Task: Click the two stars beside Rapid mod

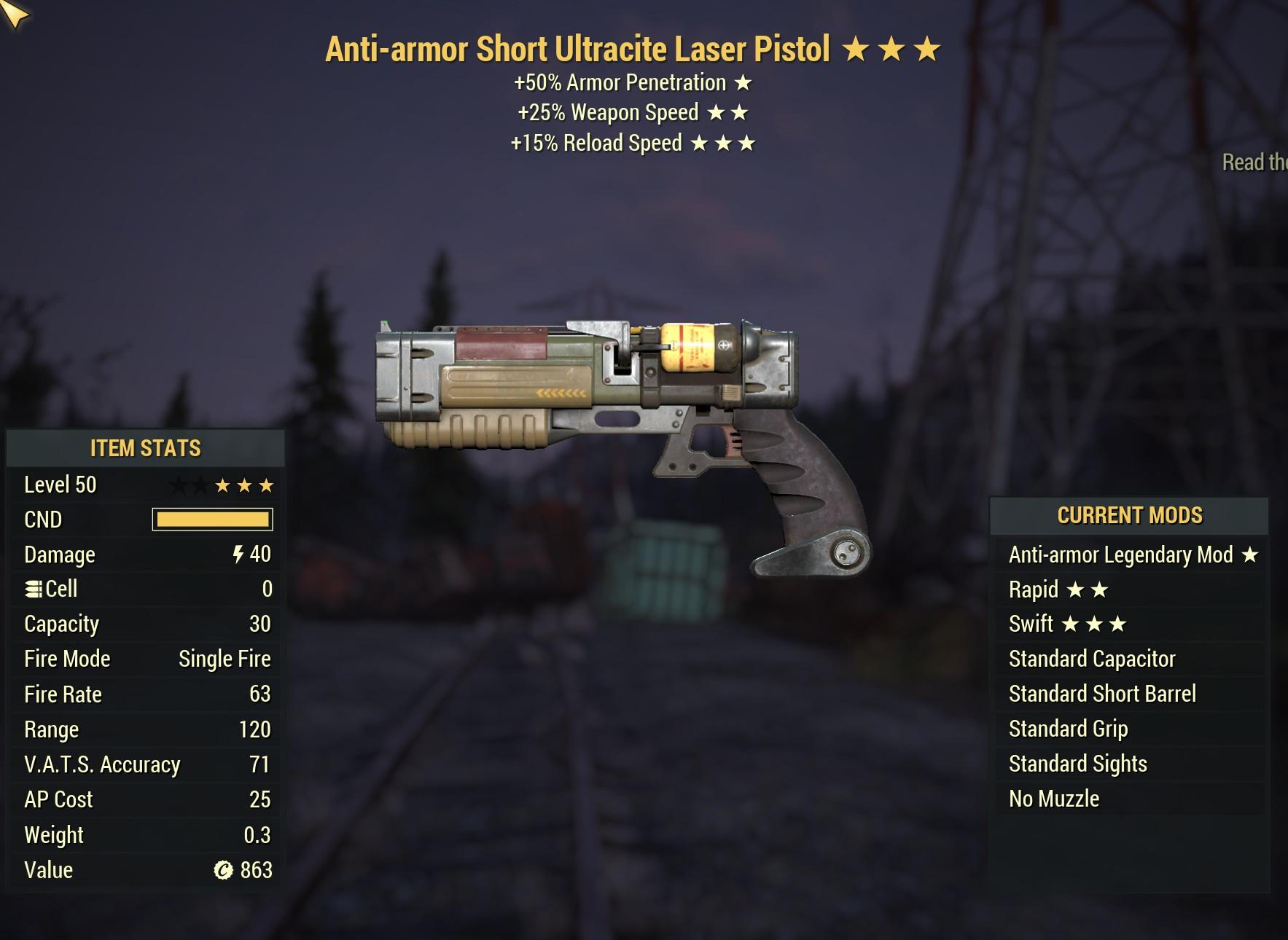Action: coord(1088,590)
